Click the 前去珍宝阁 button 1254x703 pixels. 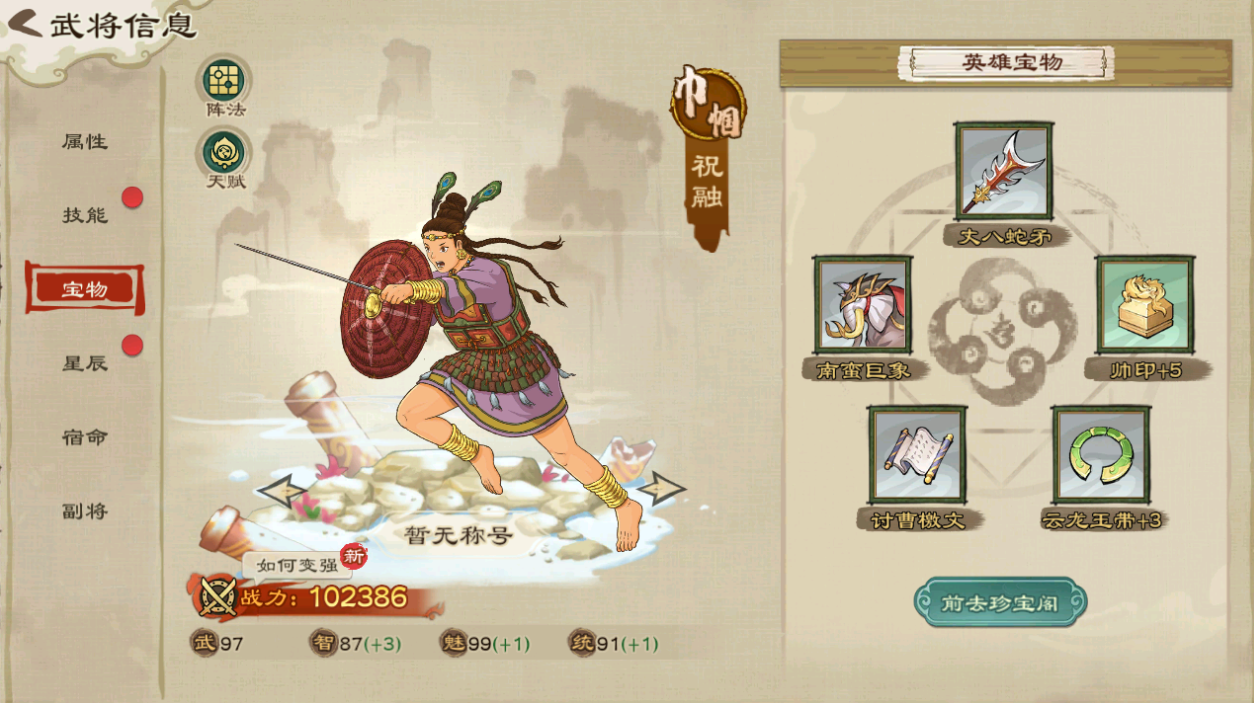(1000, 603)
